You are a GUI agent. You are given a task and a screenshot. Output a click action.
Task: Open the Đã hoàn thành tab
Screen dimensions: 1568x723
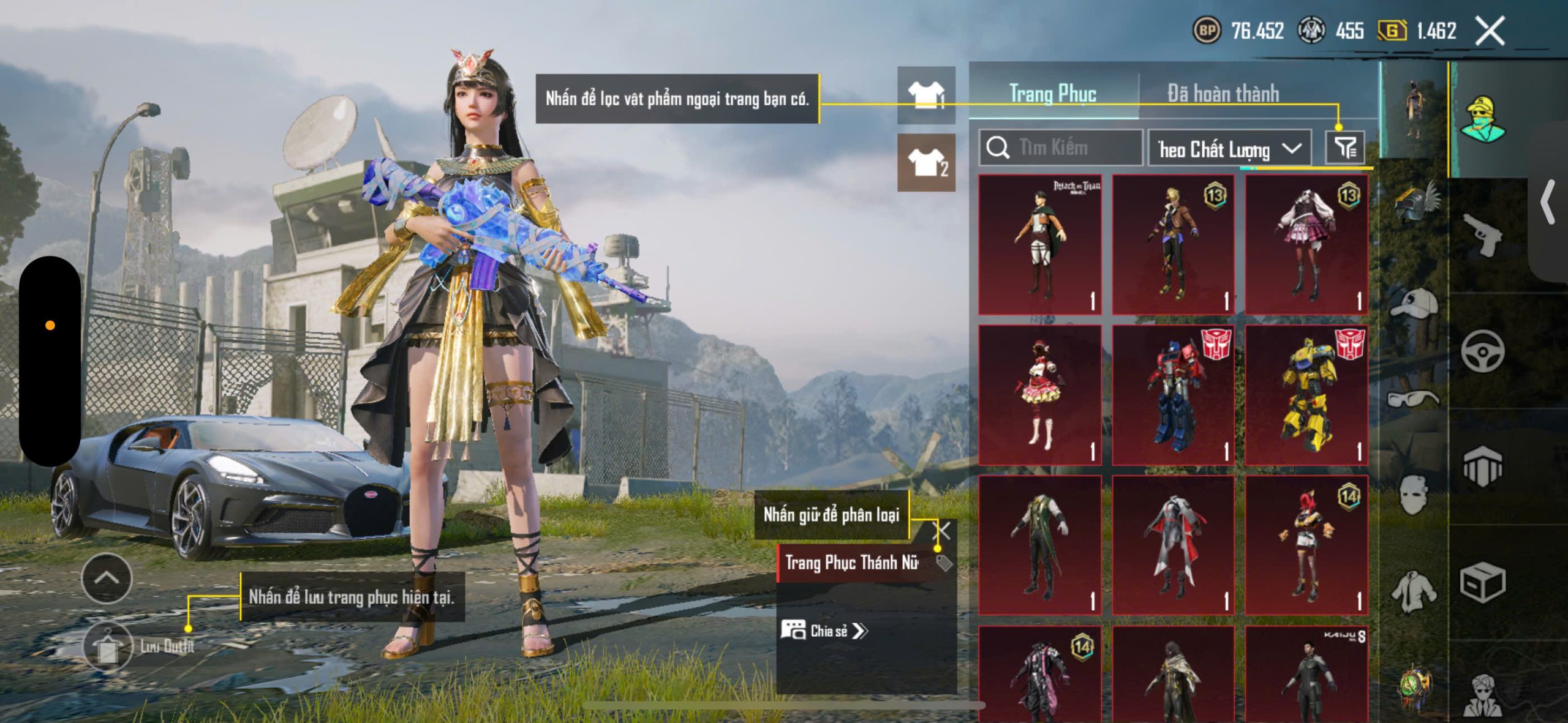1223,94
